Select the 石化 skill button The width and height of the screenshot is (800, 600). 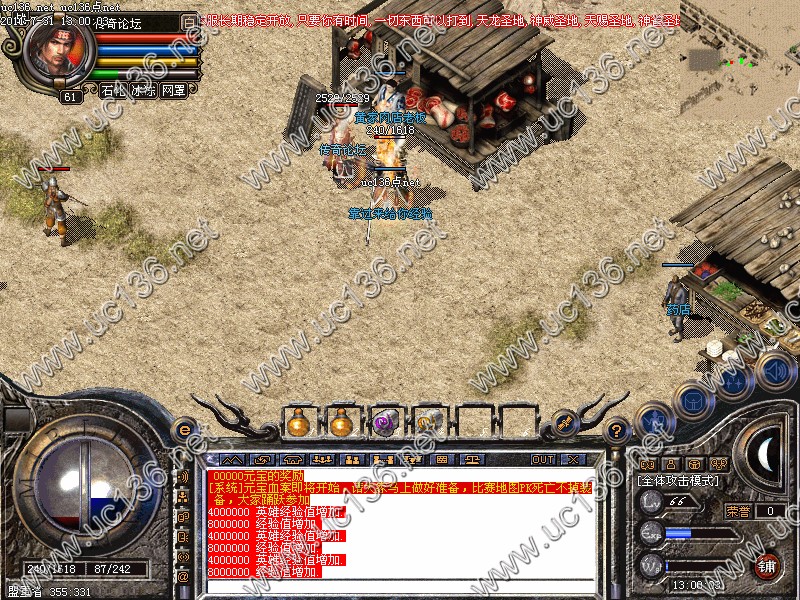coord(113,90)
